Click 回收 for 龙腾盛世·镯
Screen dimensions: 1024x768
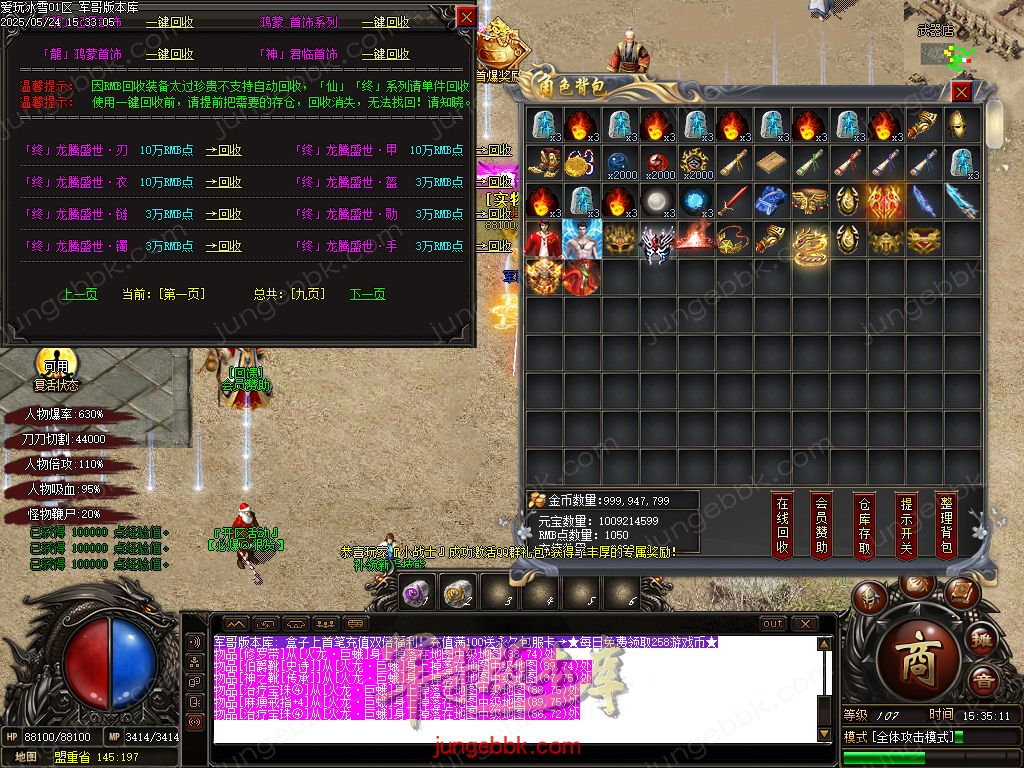coord(224,246)
